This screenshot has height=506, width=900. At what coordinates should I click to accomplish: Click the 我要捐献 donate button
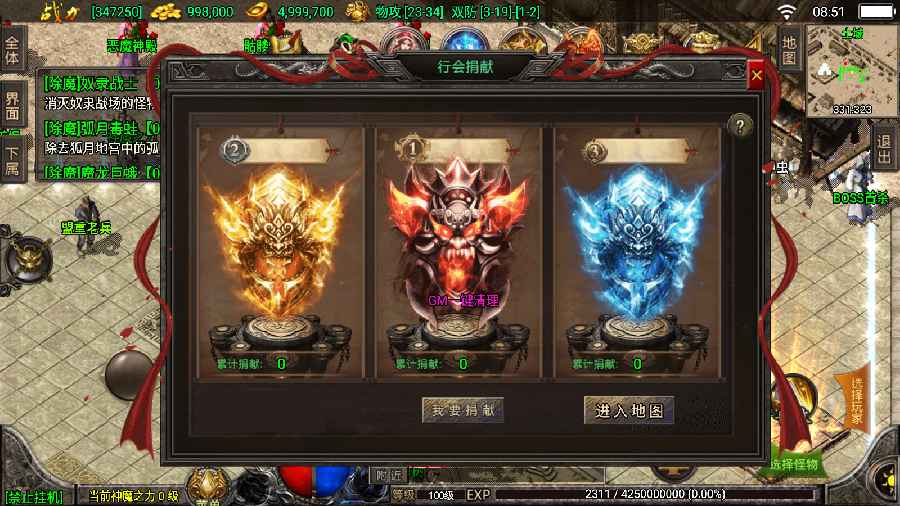(462, 410)
